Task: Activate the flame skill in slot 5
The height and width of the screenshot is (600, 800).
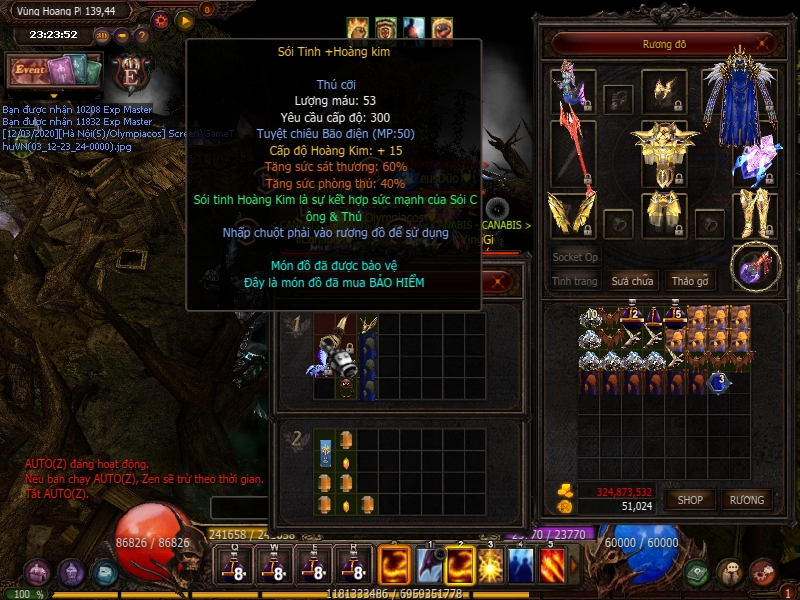Action: tap(553, 566)
